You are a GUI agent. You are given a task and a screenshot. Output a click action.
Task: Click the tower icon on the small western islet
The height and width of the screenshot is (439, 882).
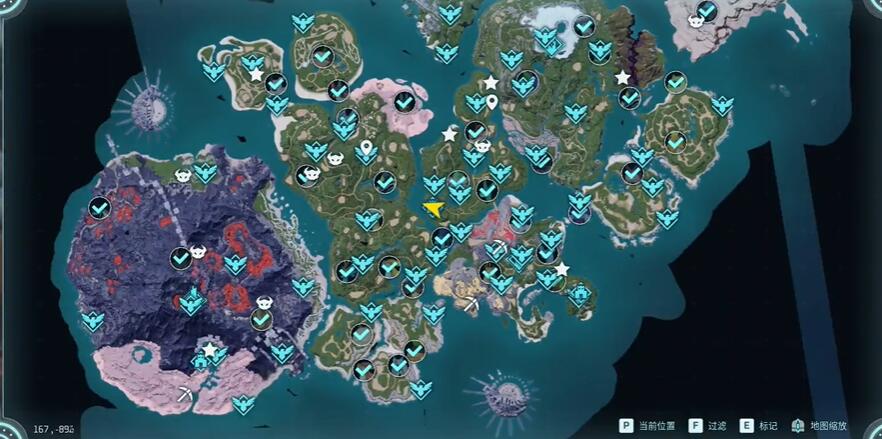tap(151, 100)
